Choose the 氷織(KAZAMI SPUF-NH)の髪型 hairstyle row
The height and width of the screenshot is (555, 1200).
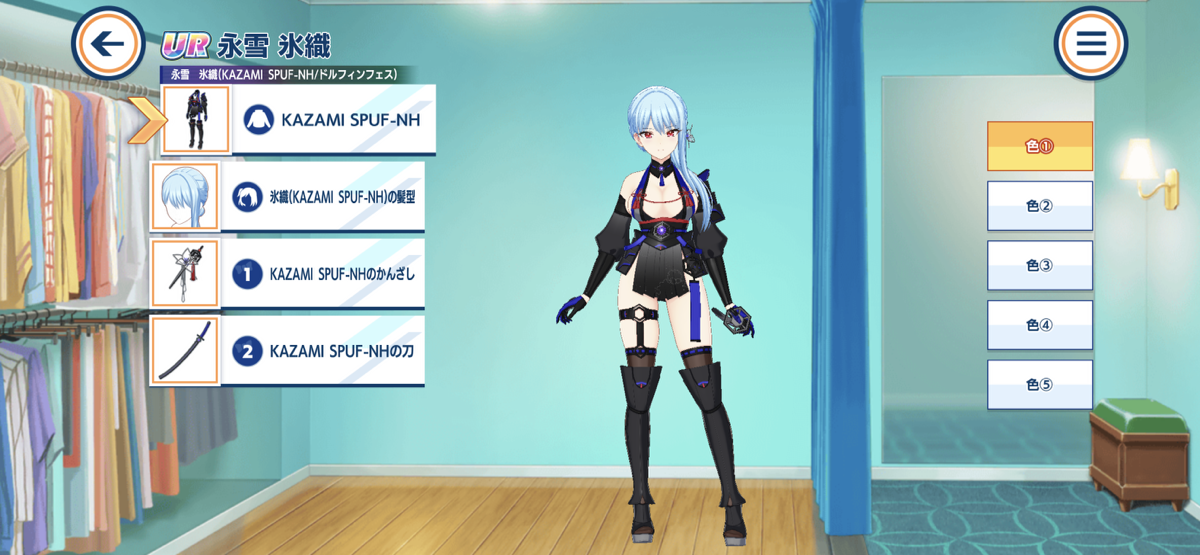[x=326, y=197]
